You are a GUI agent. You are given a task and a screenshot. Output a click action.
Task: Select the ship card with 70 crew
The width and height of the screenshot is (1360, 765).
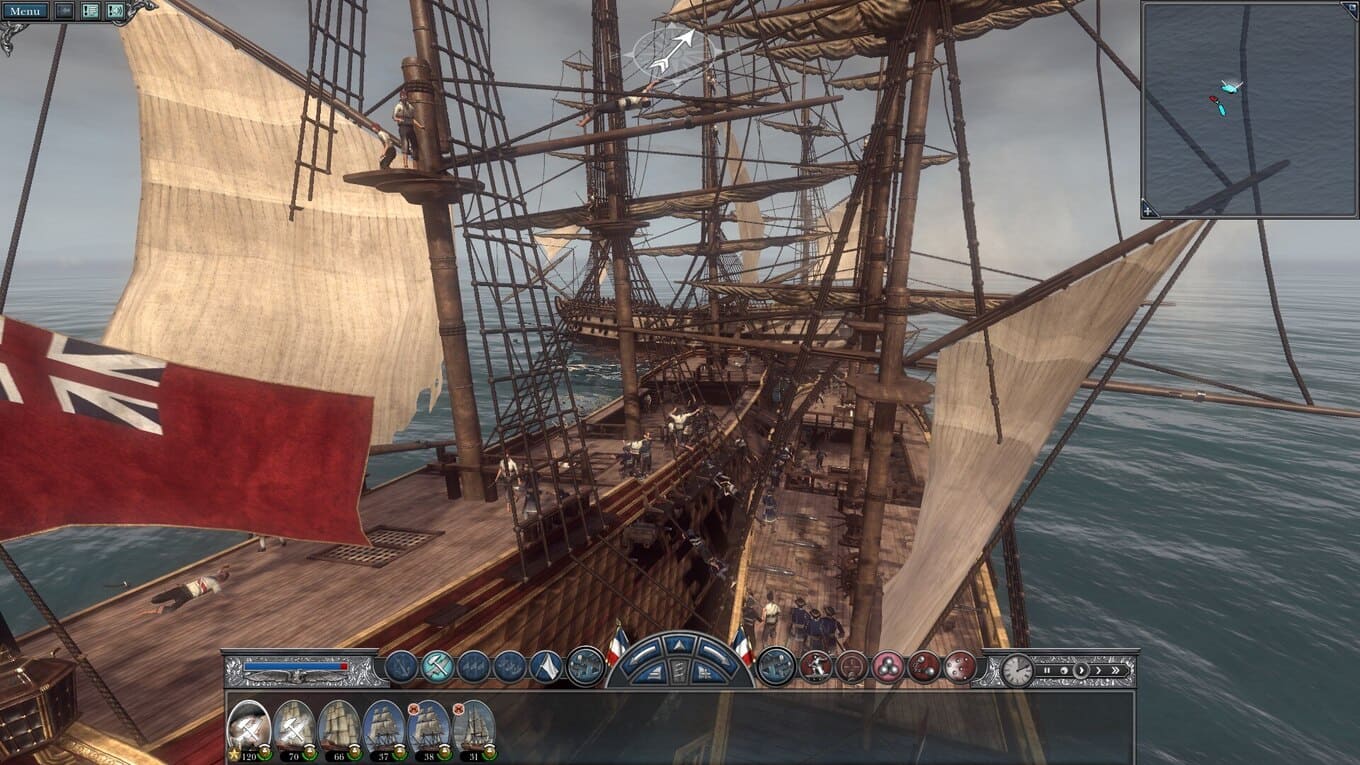coord(294,727)
